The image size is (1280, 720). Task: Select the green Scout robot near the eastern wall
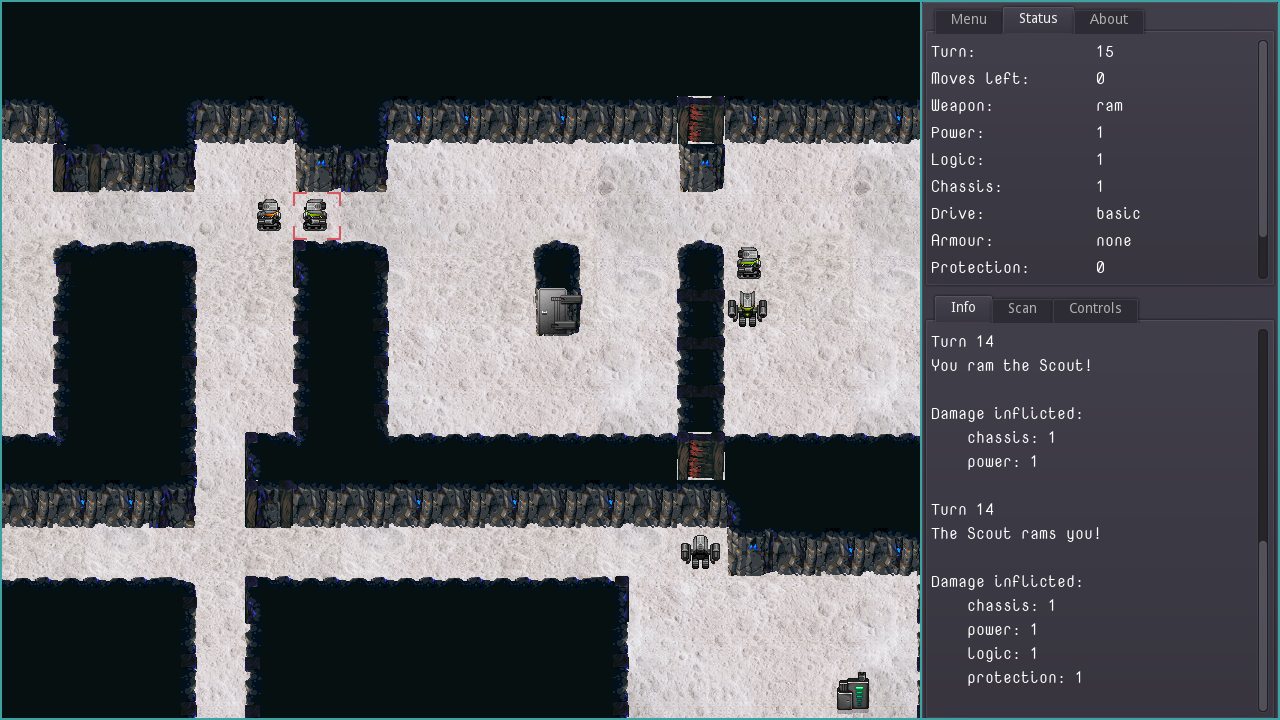pos(749,262)
